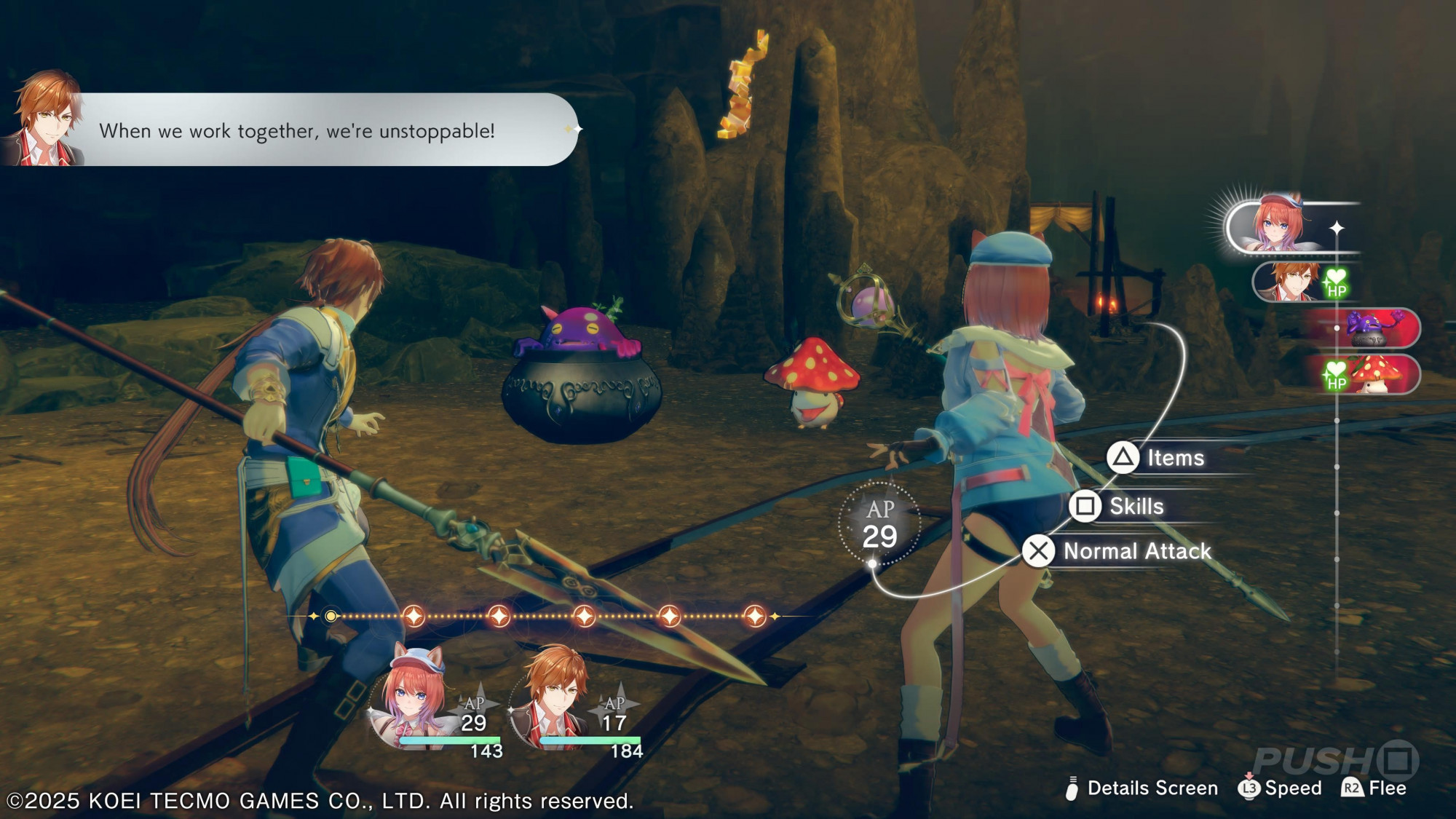Open the Details Screen
Image resolution: width=1456 pixels, height=819 pixels.
tap(1143, 788)
